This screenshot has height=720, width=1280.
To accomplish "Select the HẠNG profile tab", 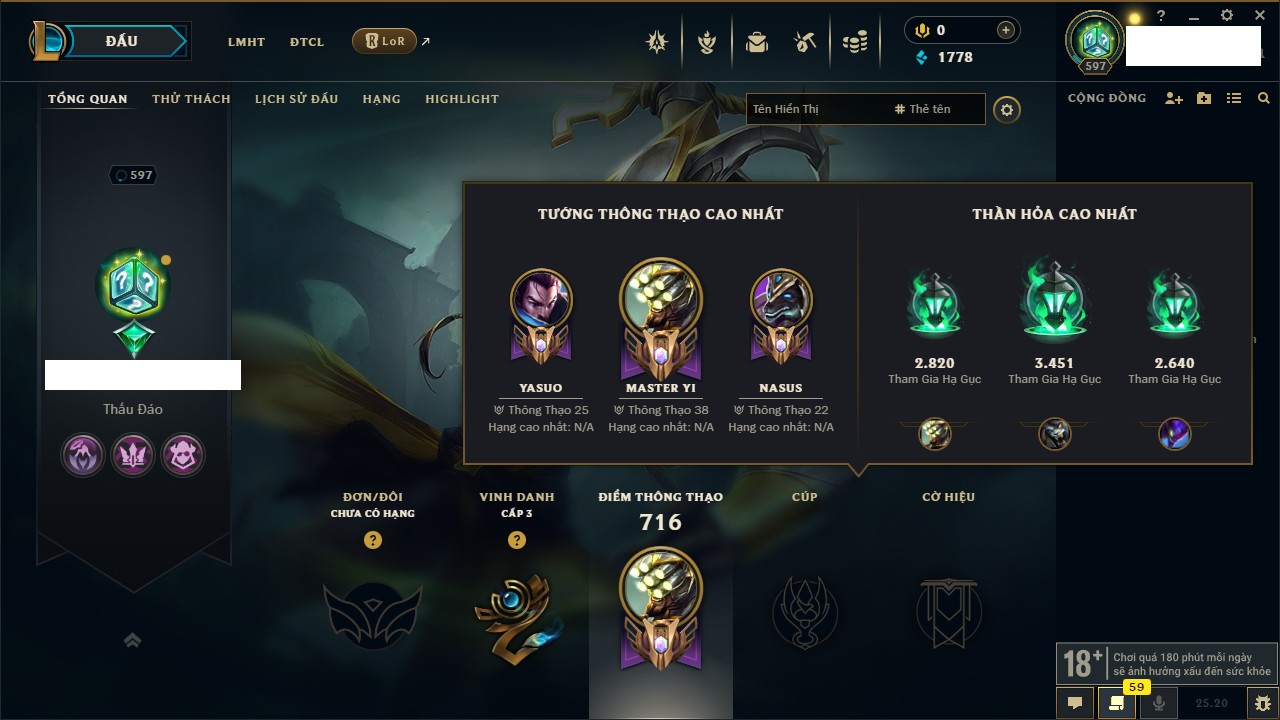I will [381, 99].
